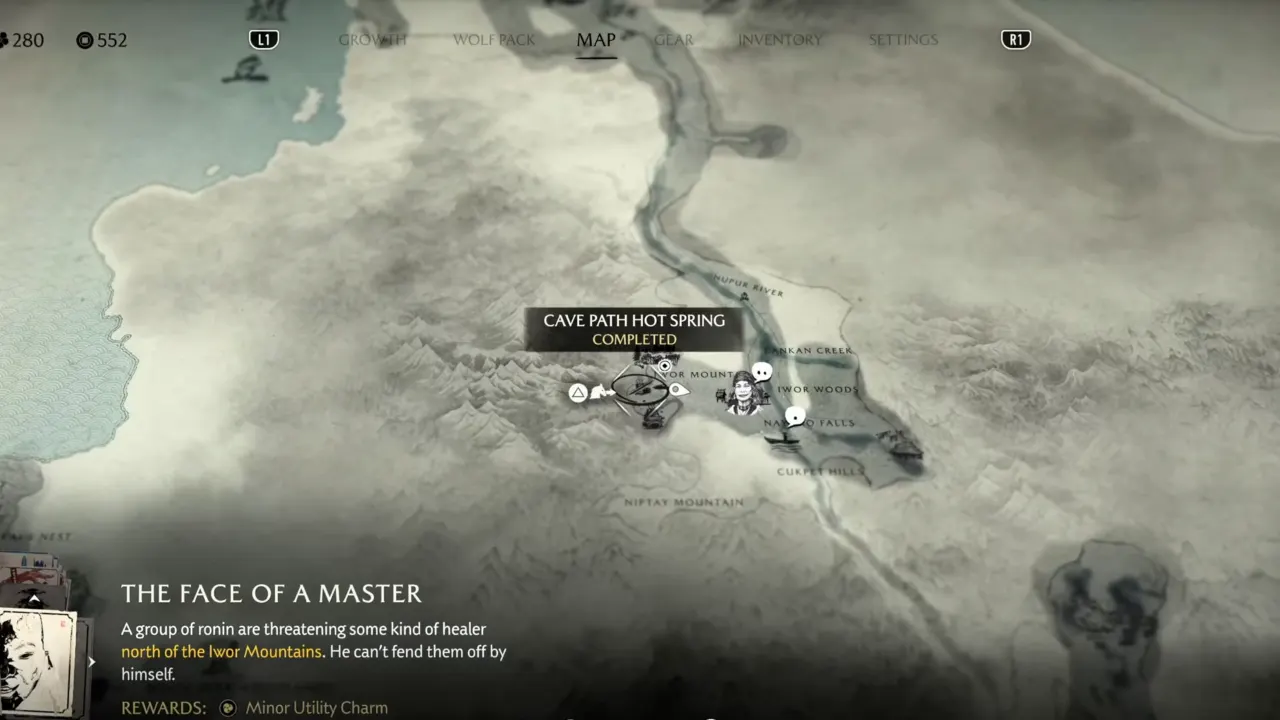
Task: Click the bullseye objective marker on the map
Action: click(664, 366)
